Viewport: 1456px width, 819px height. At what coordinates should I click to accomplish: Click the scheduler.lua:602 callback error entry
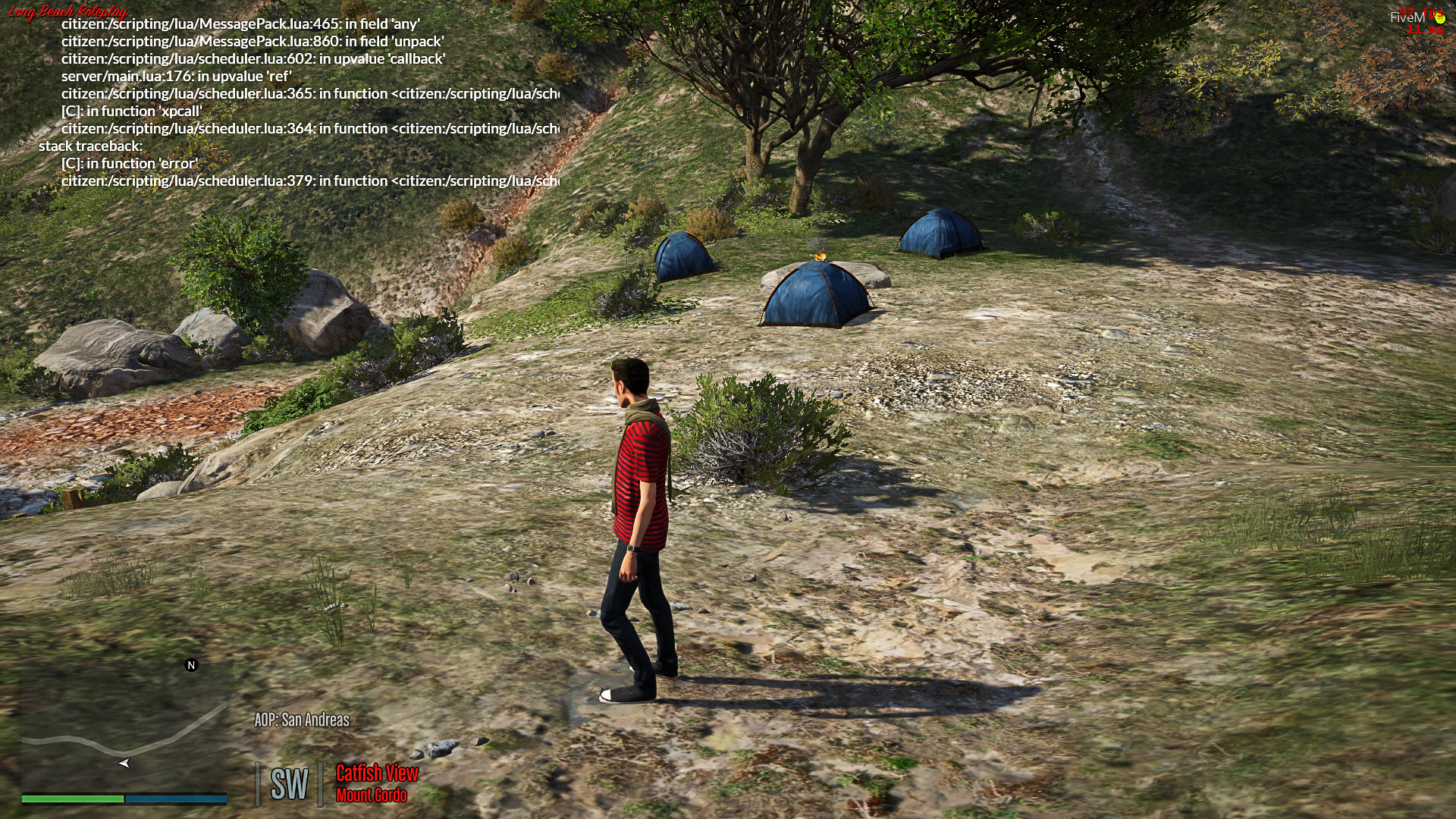(254, 60)
